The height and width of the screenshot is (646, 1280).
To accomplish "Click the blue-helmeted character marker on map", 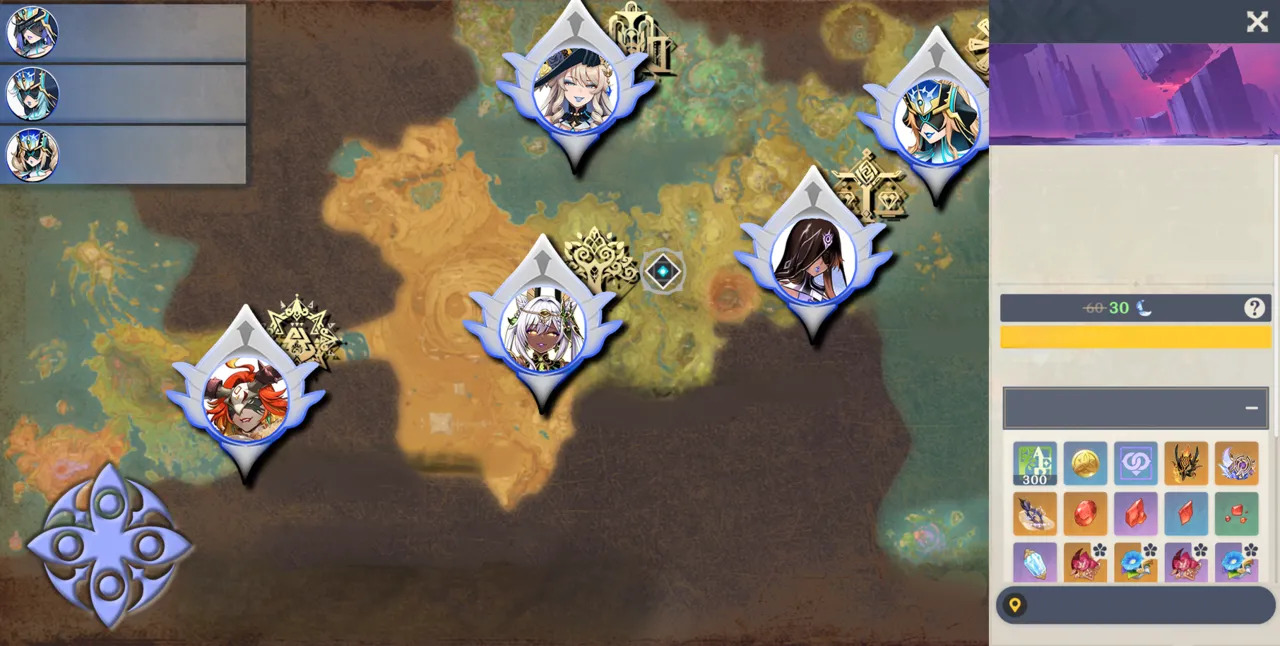I will click(937, 119).
